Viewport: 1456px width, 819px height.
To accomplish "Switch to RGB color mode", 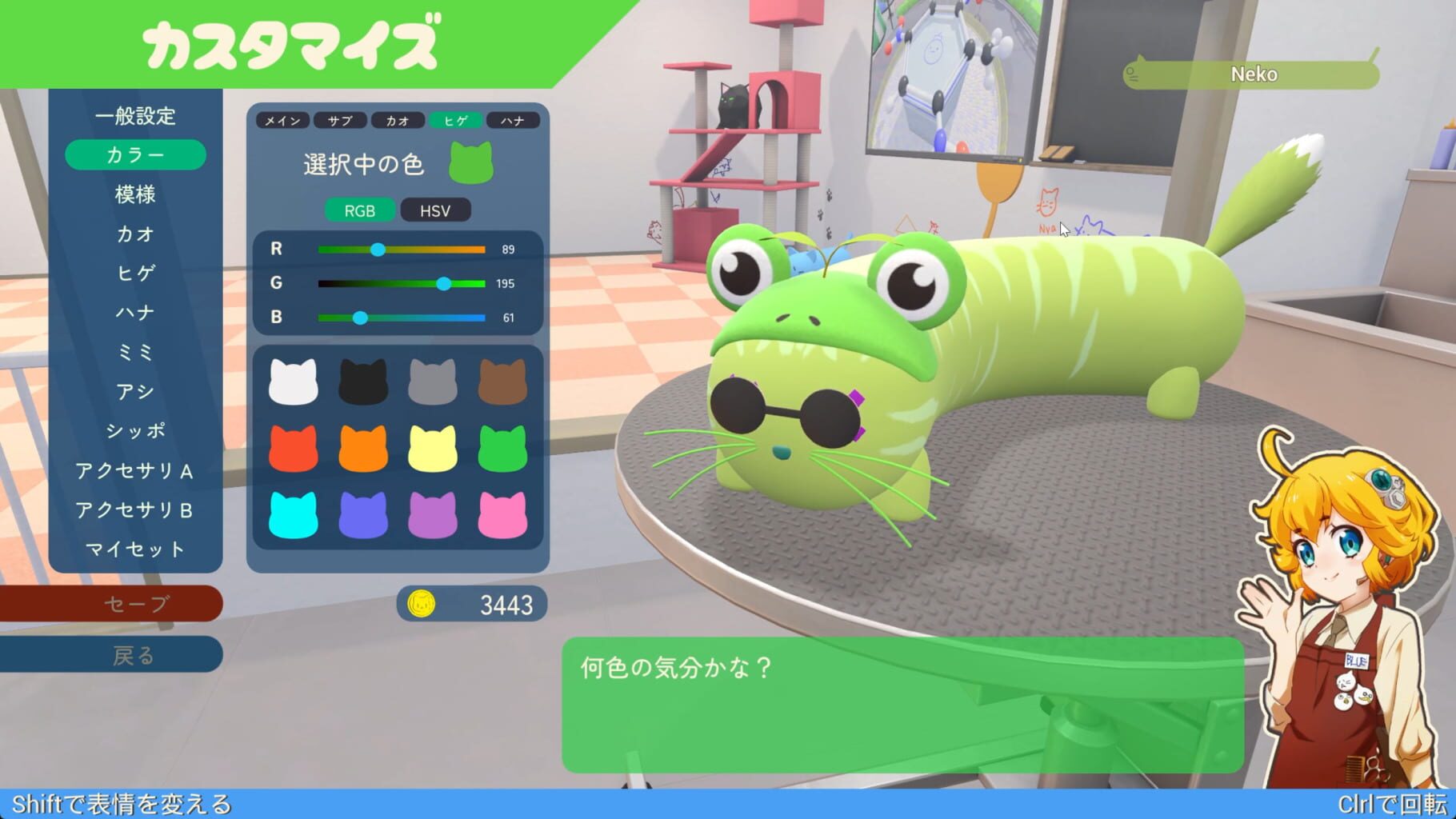I will click(x=360, y=211).
